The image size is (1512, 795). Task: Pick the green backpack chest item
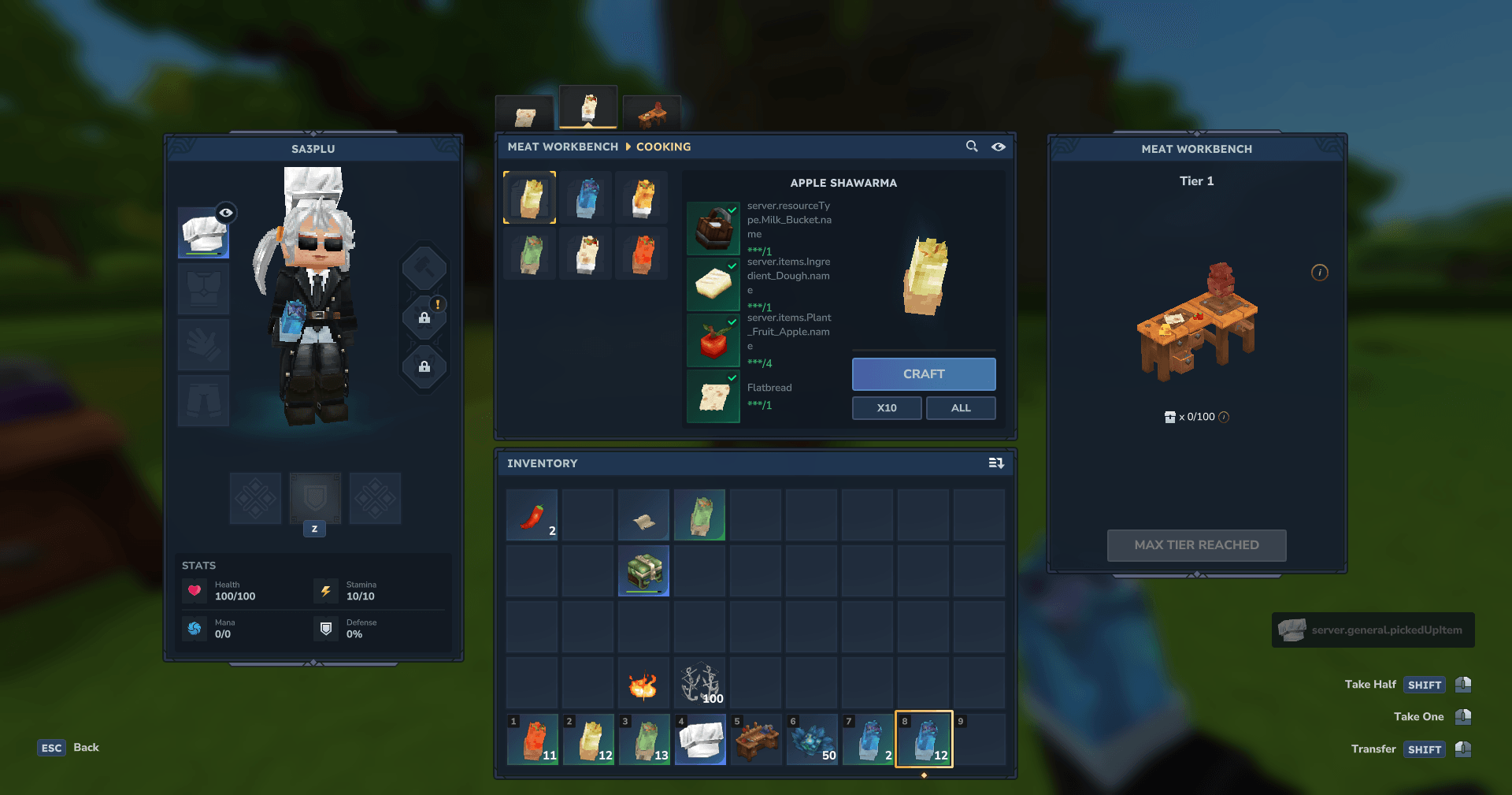(x=643, y=570)
